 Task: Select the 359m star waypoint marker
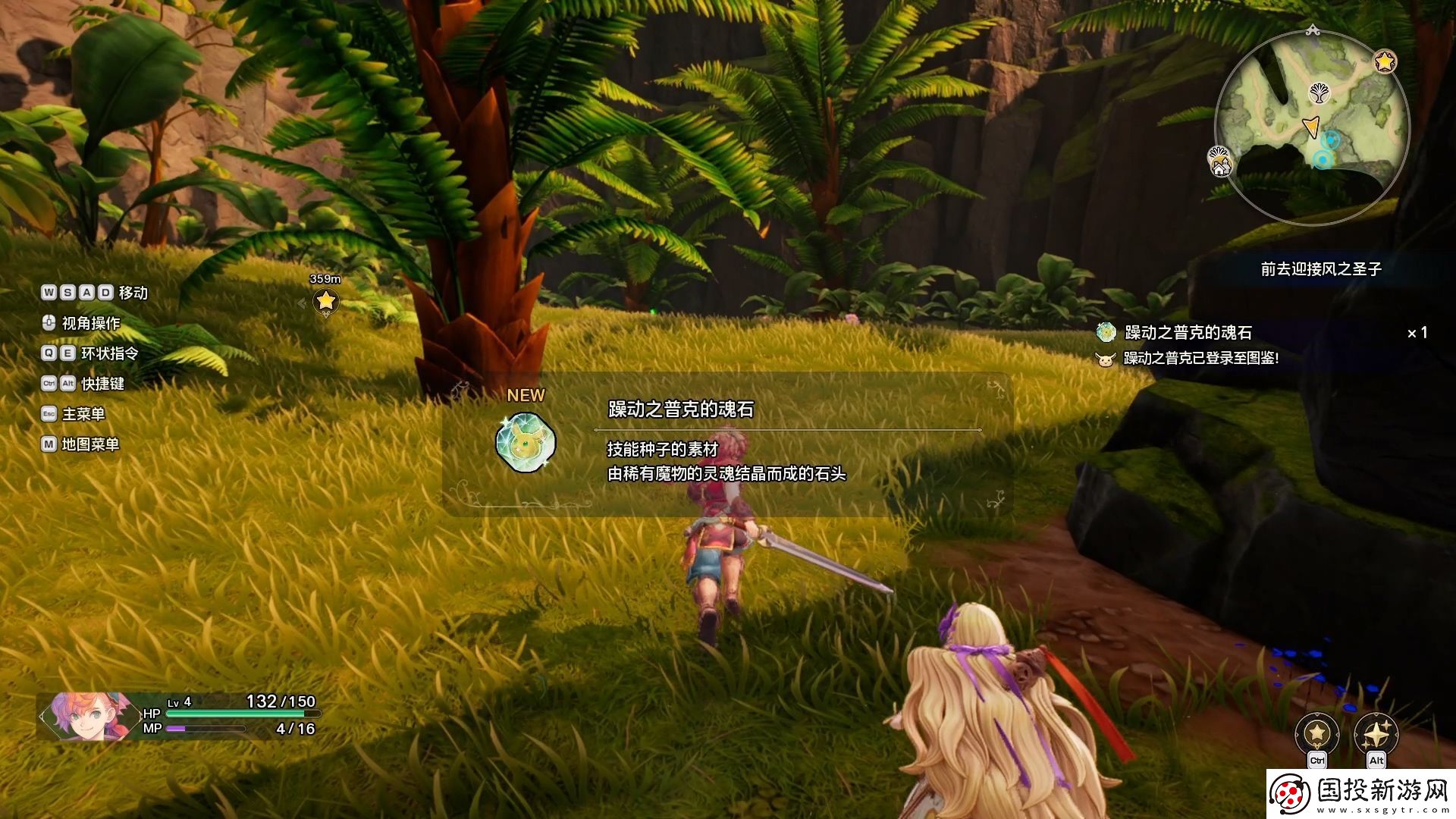click(x=325, y=301)
